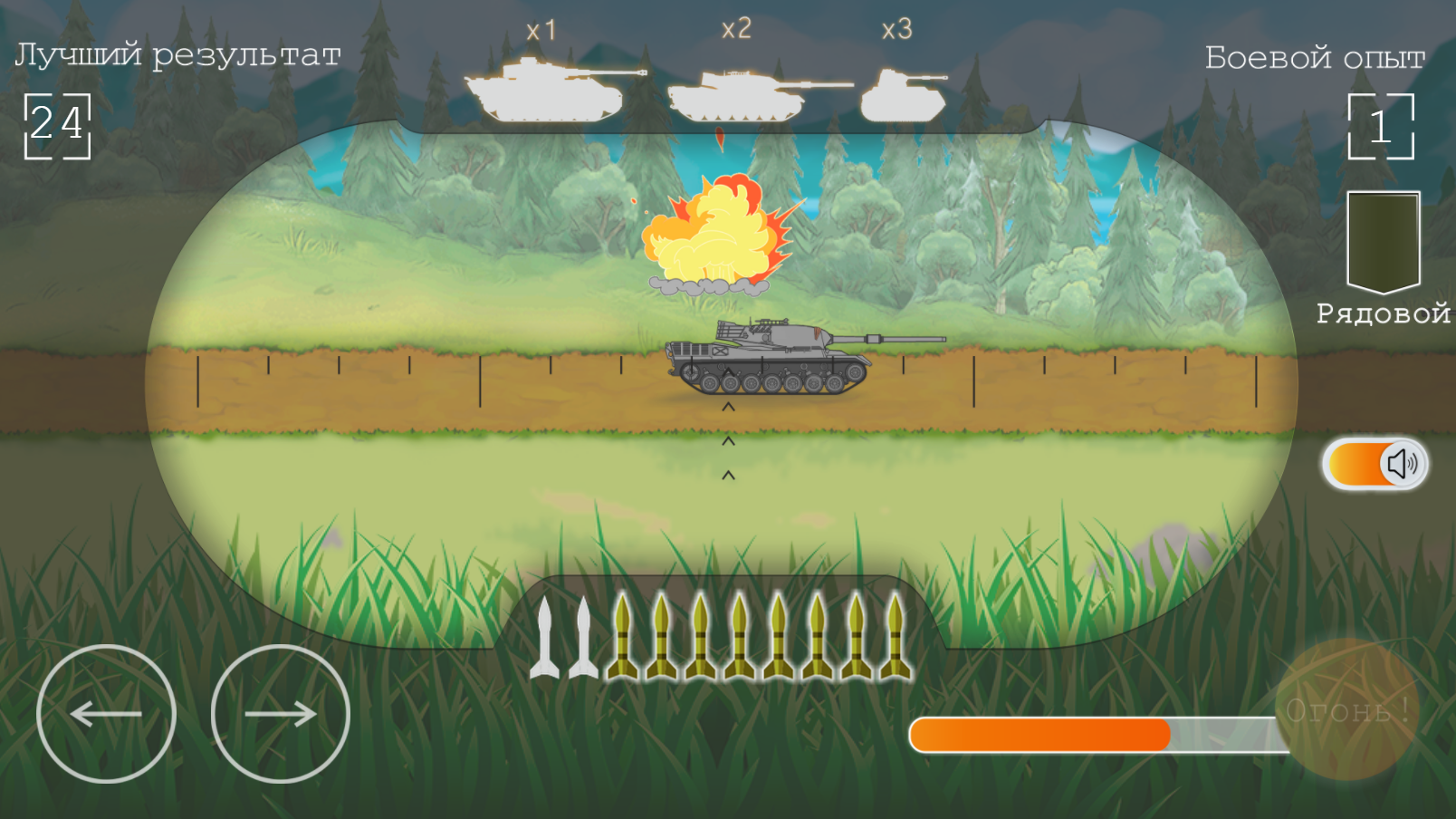Click the speaker icon on the sound switch
This screenshot has width=1456, height=819.
pos(1403,464)
